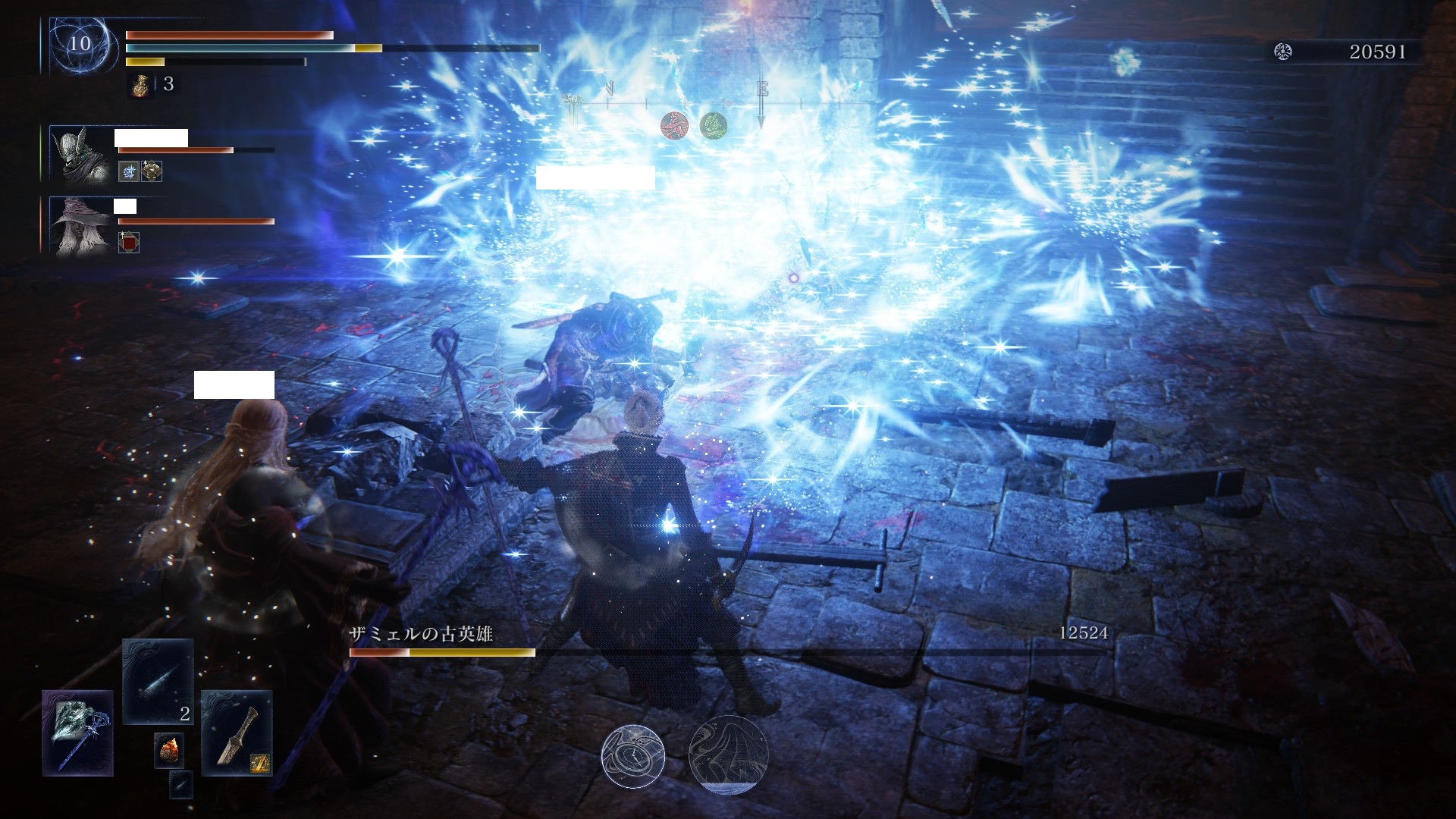The height and width of the screenshot is (819, 1456).
Task: Activate the right circular ultimate art
Action: tap(728, 754)
